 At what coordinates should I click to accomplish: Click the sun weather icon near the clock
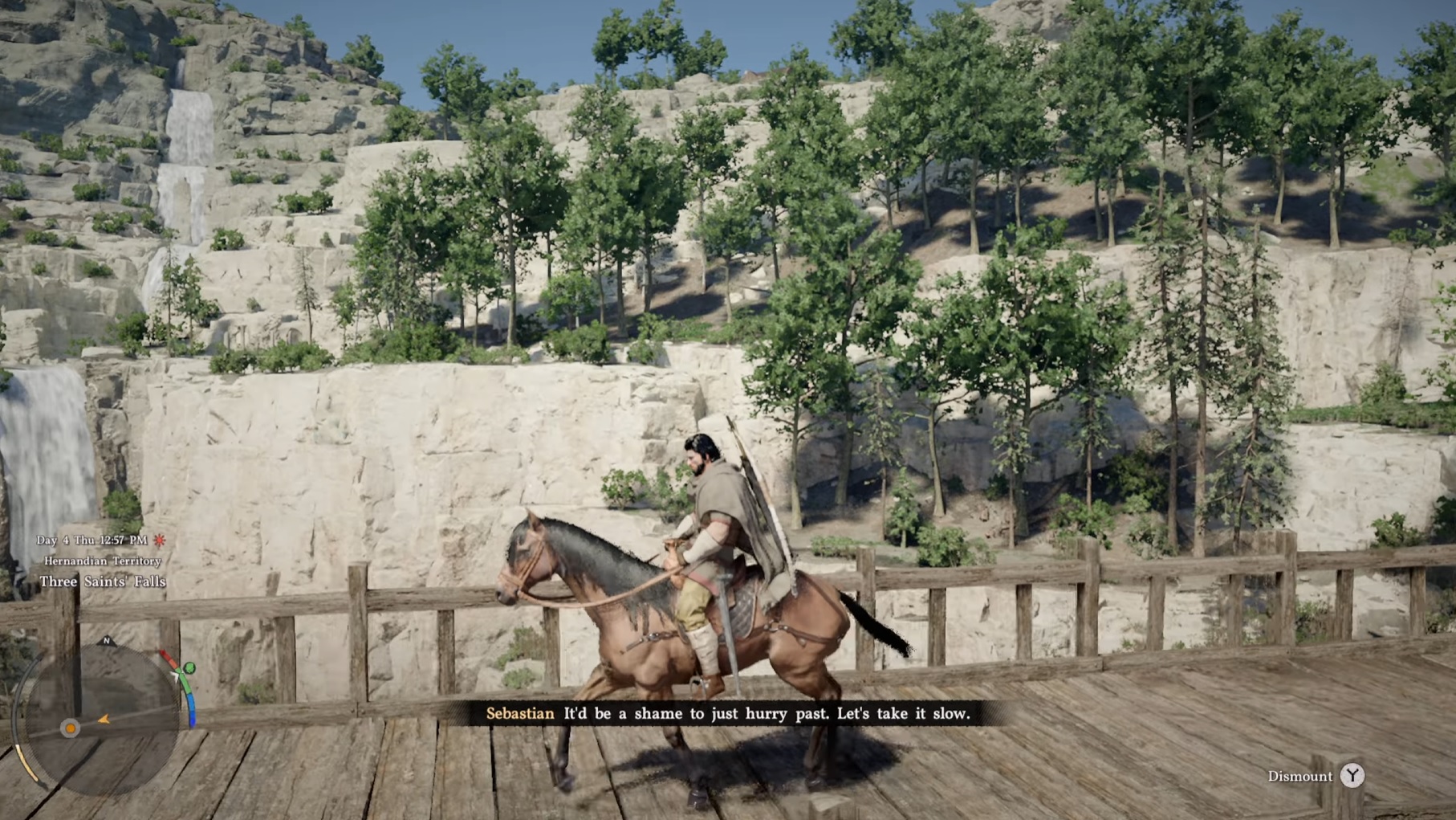click(160, 541)
